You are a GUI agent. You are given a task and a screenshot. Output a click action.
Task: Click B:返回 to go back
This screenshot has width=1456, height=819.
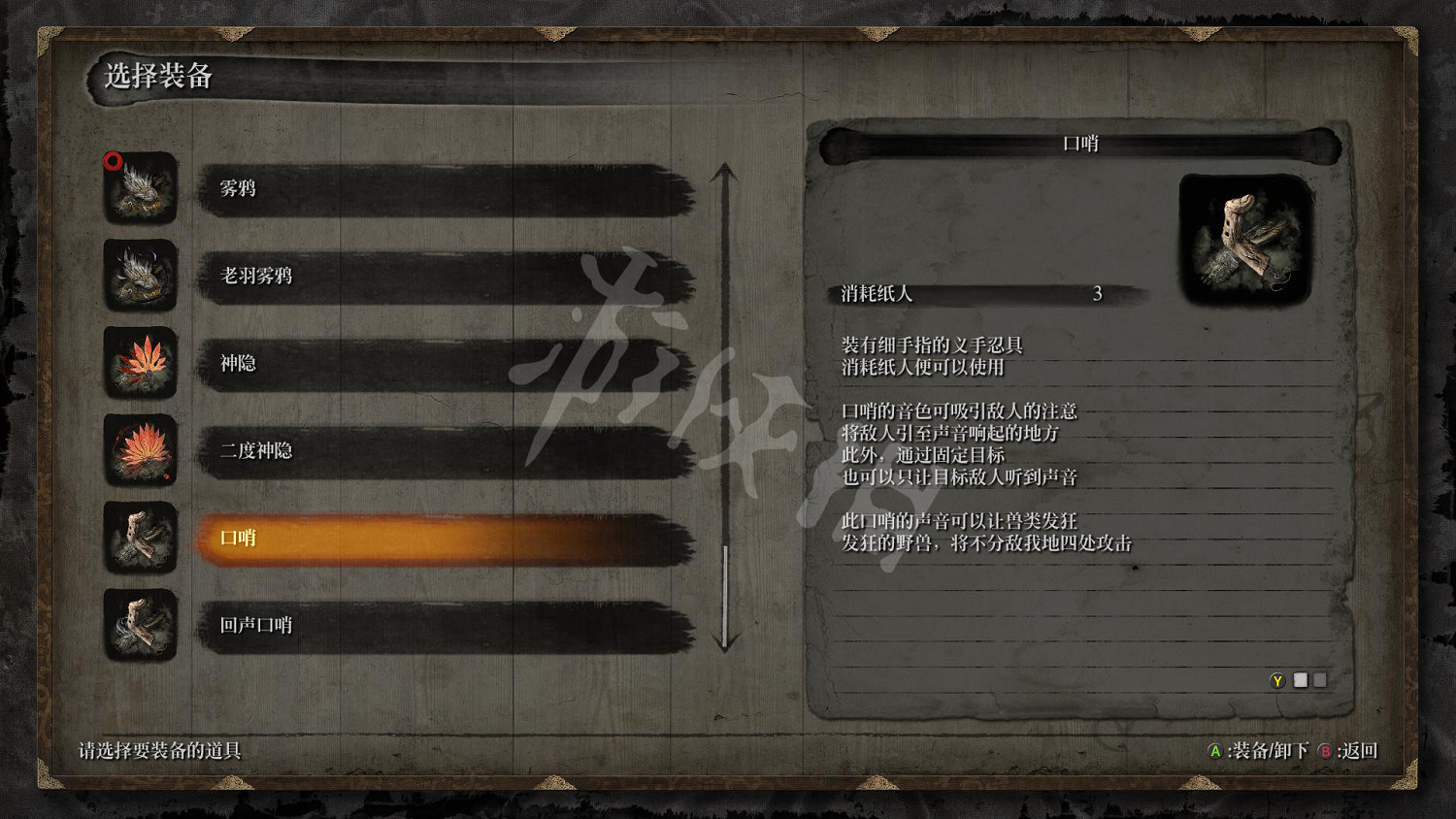coord(1347,750)
